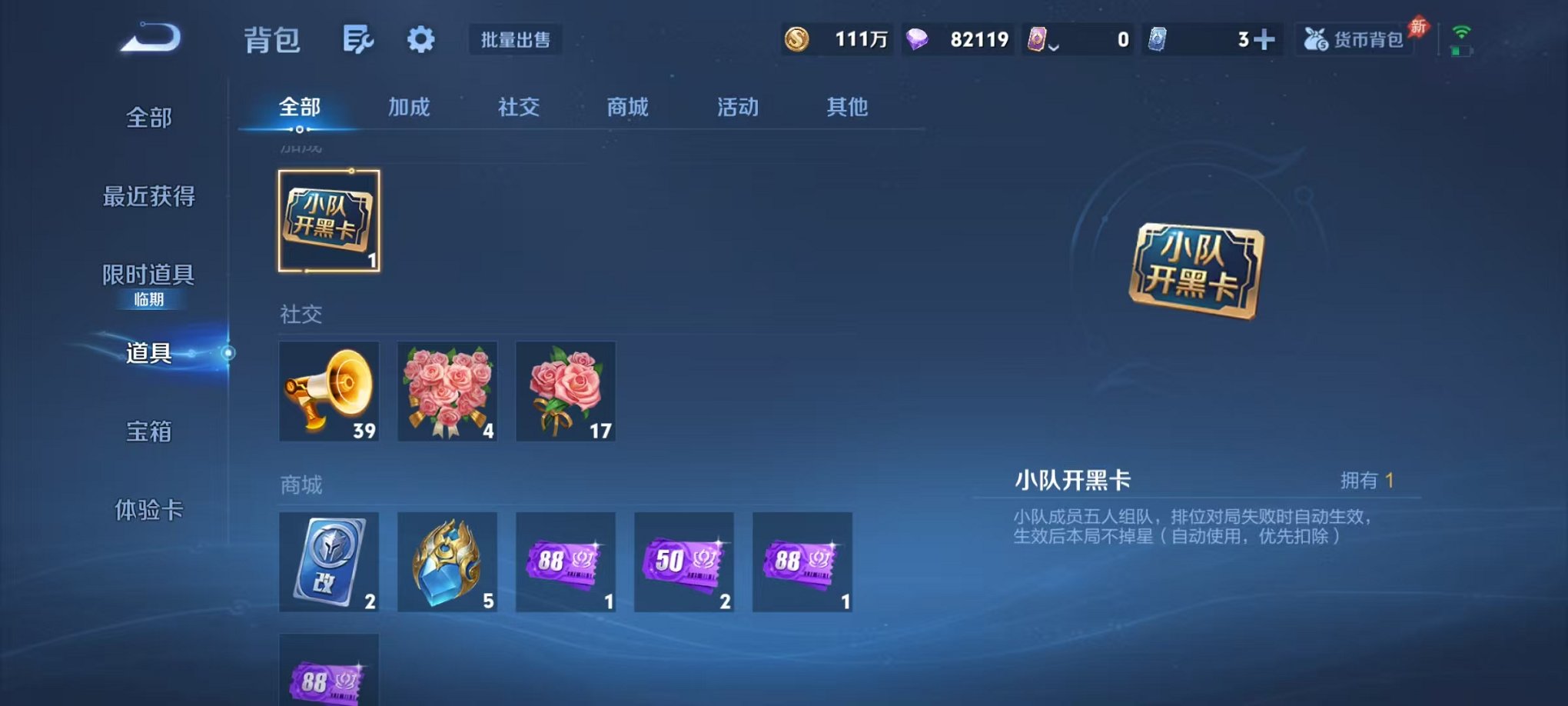Switch to the 活动 tab
Image resolution: width=1568 pixels, height=706 pixels.
coord(736,108)
